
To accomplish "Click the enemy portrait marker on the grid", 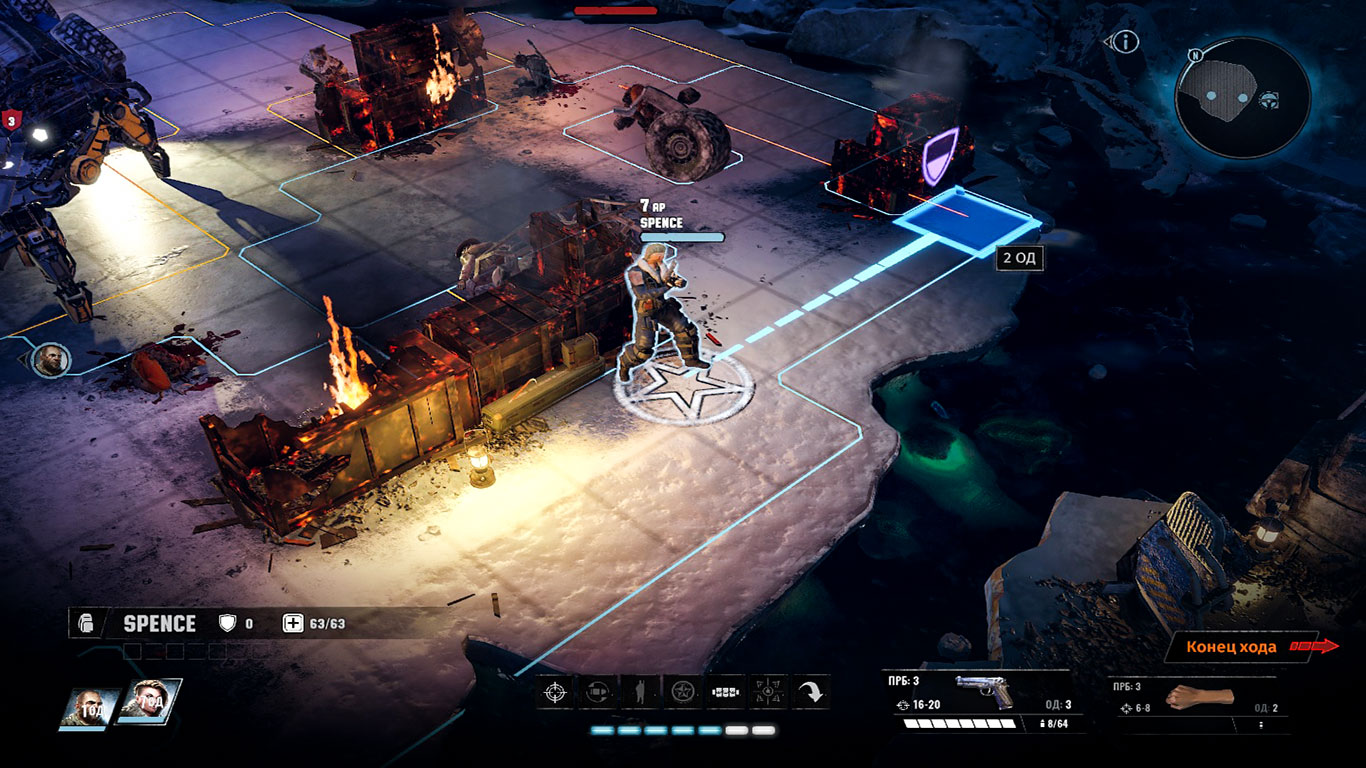I will point(49,359).
